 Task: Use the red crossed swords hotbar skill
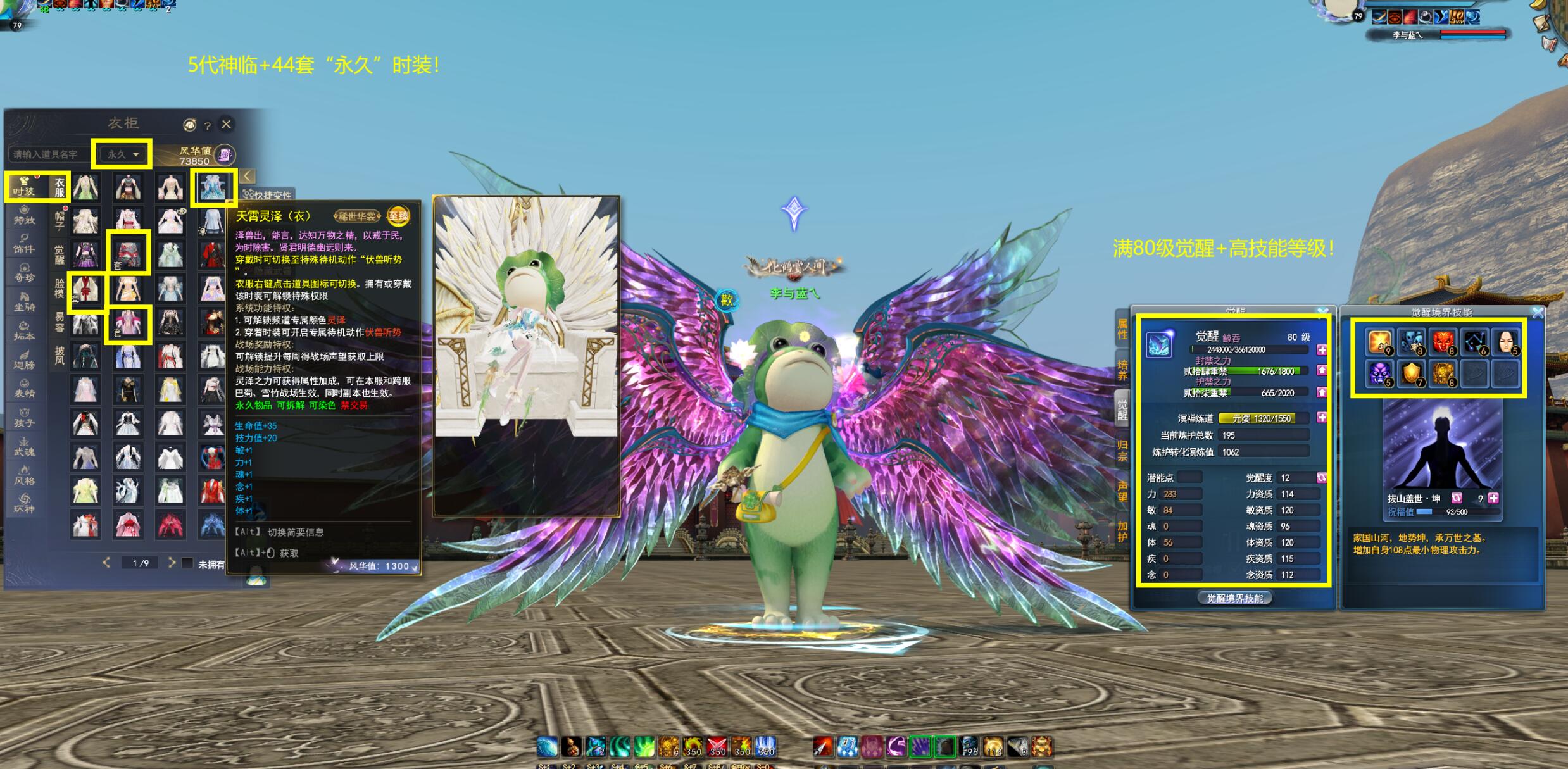click(717, 747)
